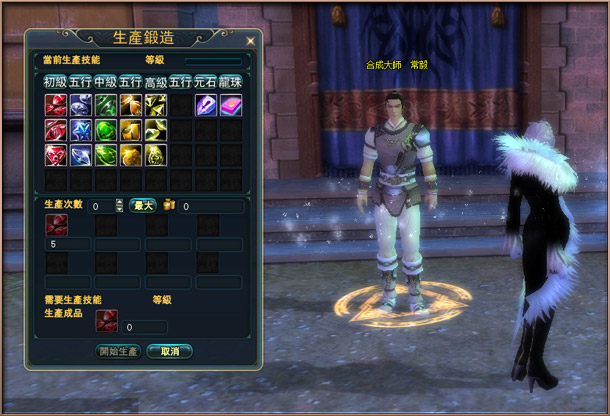Cancel with the 取消 button
Screen dimensions: 610x416
169,351
